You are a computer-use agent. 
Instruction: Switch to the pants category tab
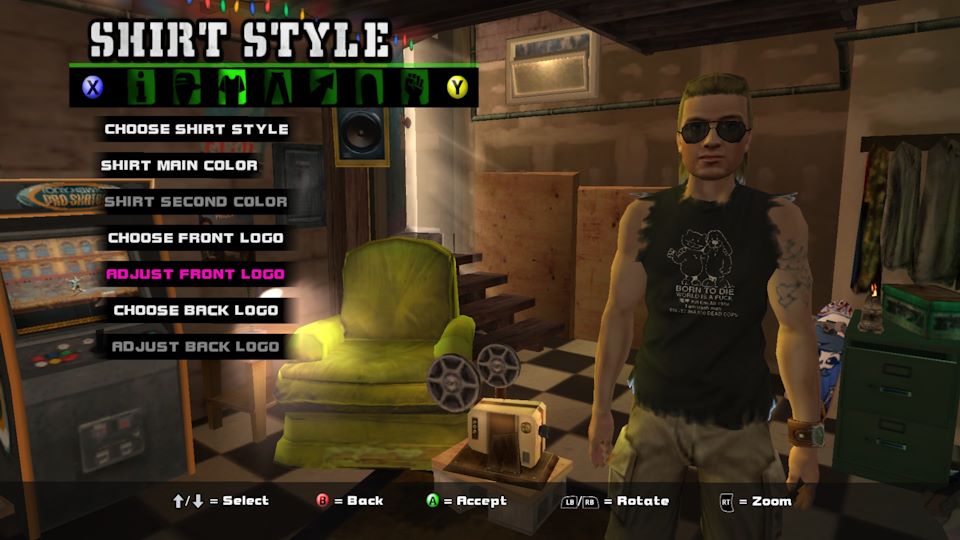[277, 87]
